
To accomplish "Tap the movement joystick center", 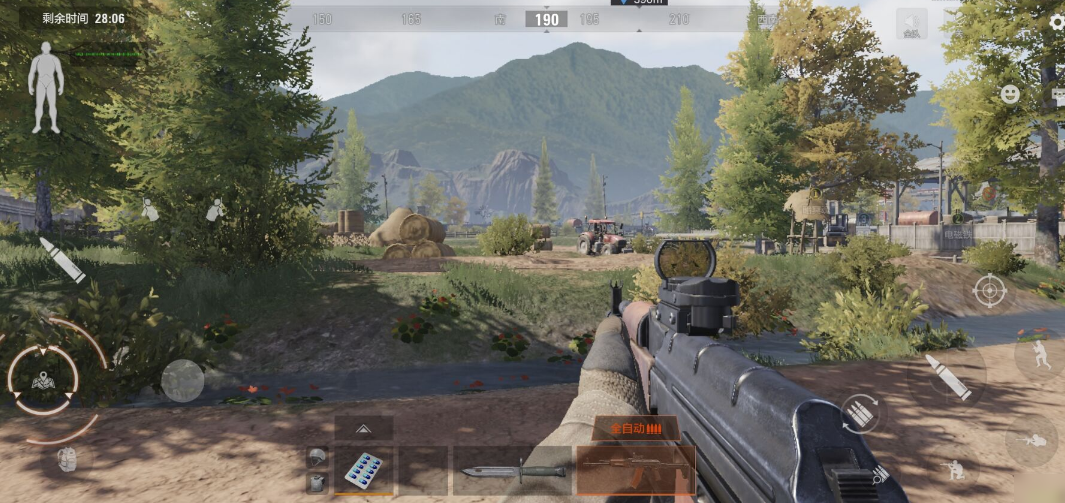I will point(42,379).
